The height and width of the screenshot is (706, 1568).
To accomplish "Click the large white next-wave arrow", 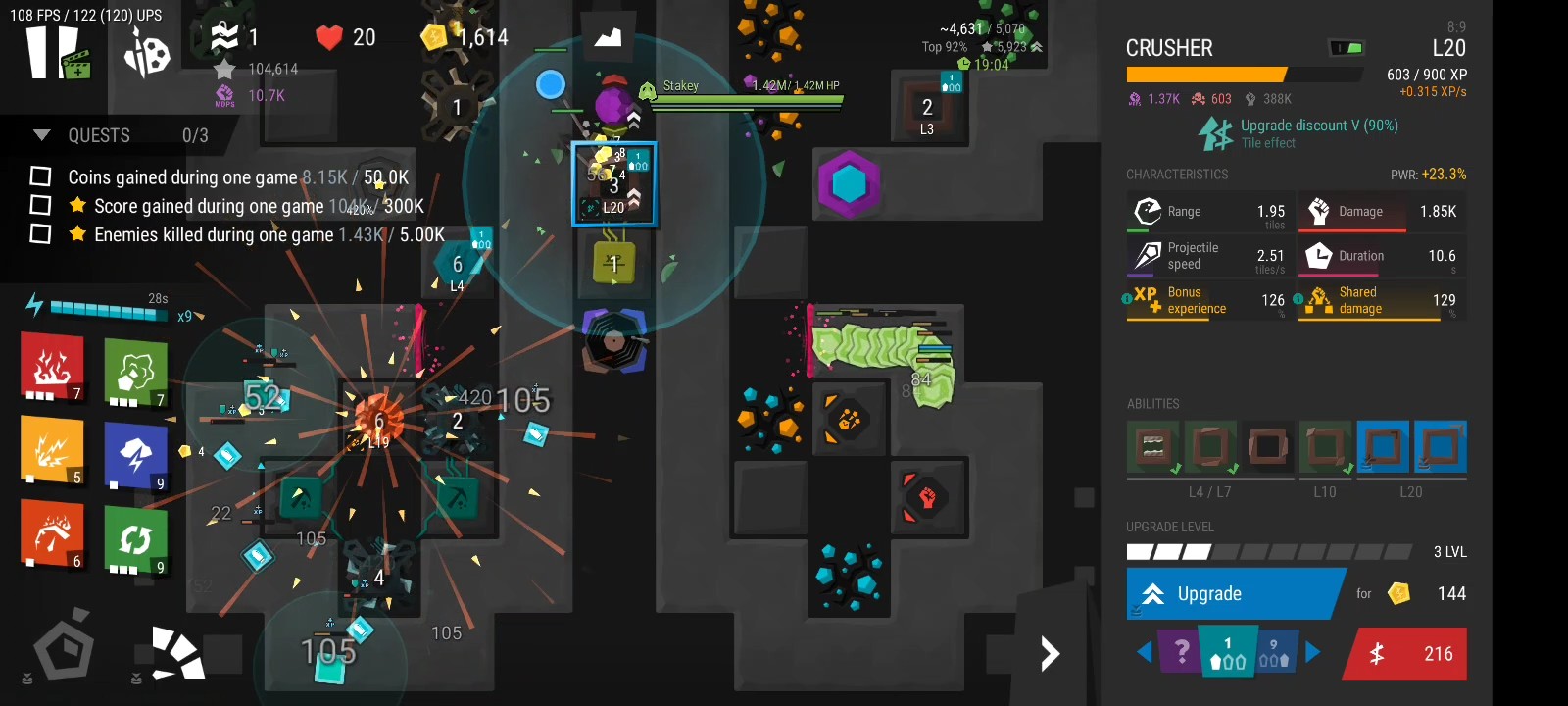I will click(x=1050, y=653).
